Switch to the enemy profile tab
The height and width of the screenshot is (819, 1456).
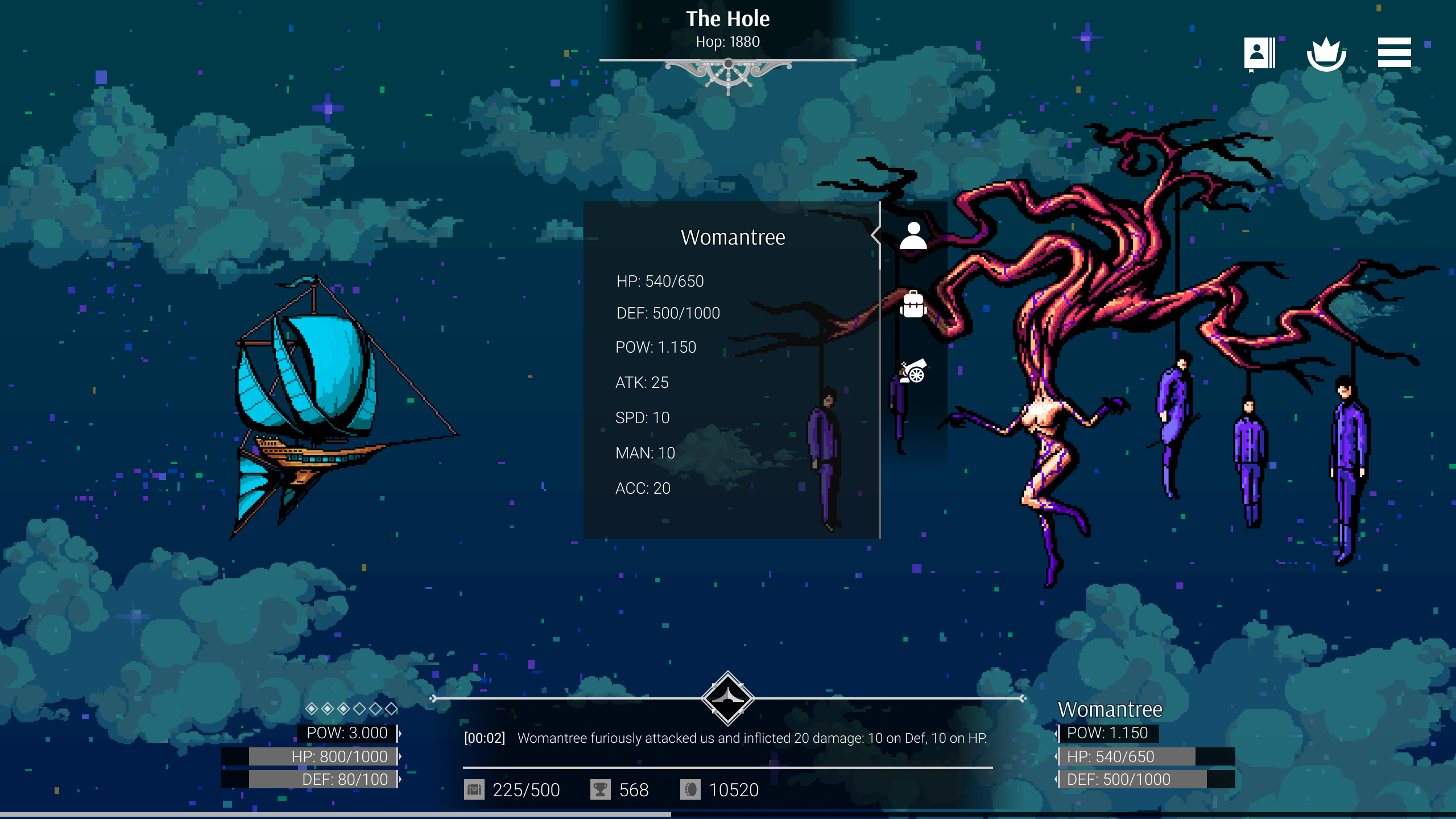pyautogui.click(x=913, y=236)
